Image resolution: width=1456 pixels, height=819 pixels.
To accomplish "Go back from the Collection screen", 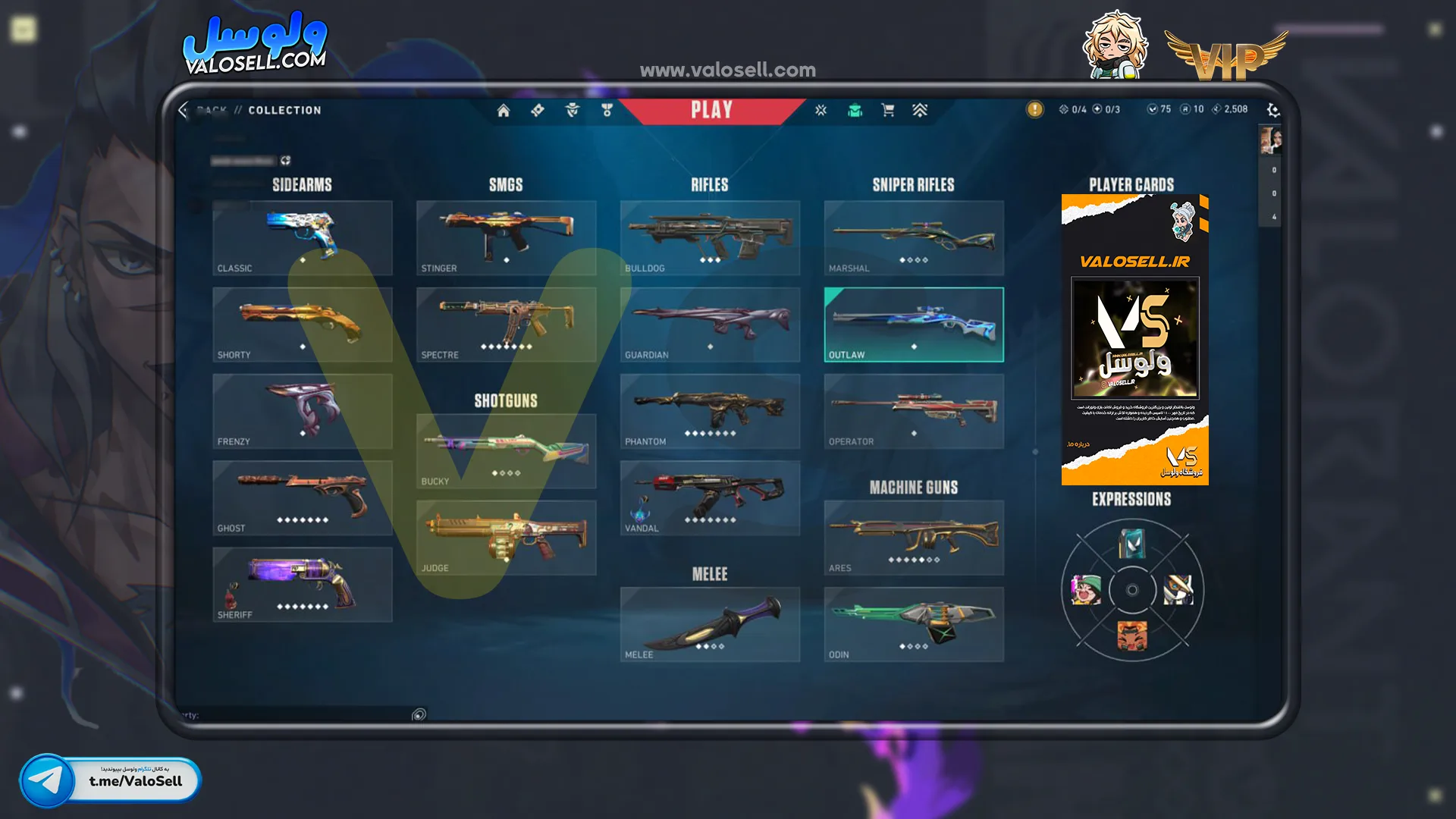I will pyautogui.click(x=184, y=111).
